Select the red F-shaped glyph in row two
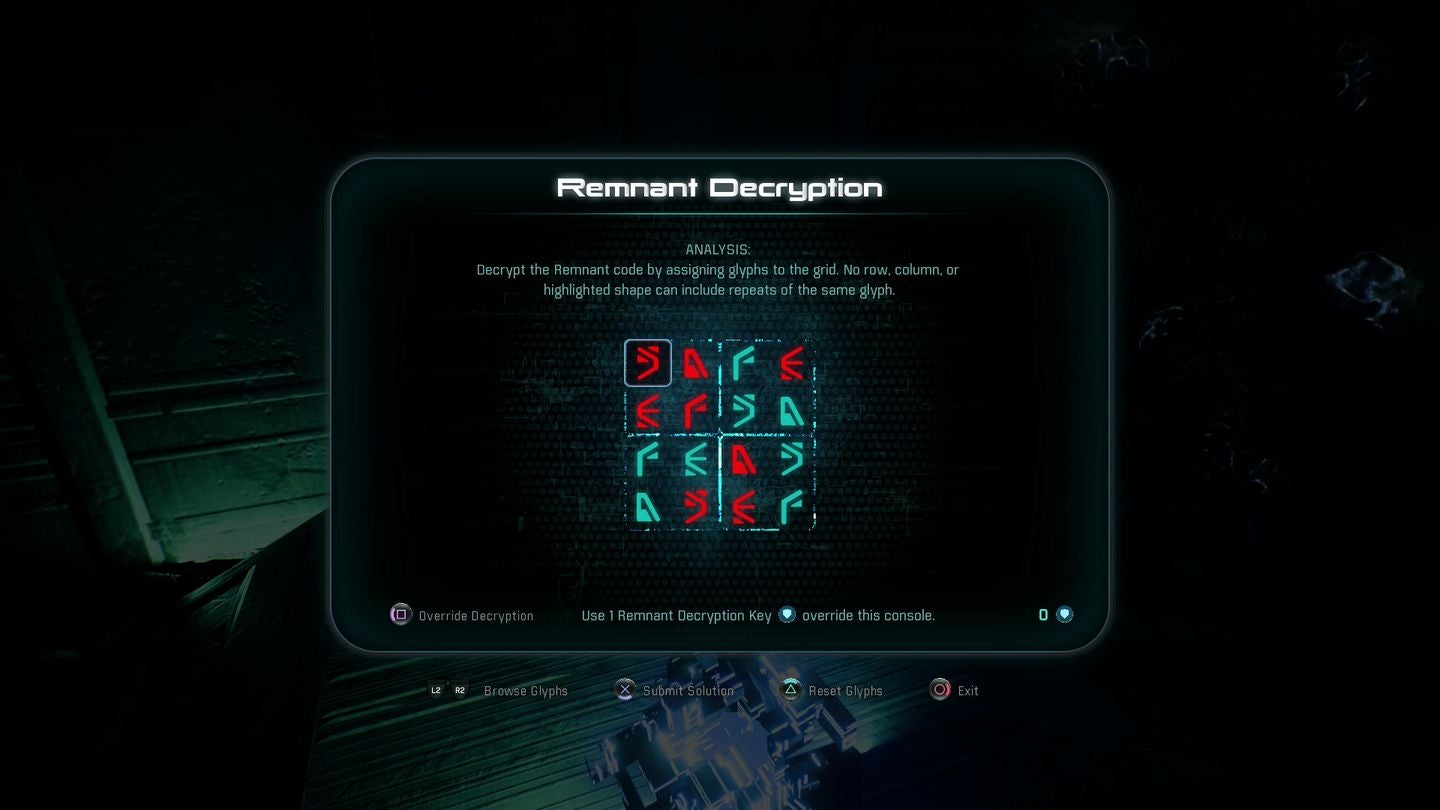 [695, 411]
